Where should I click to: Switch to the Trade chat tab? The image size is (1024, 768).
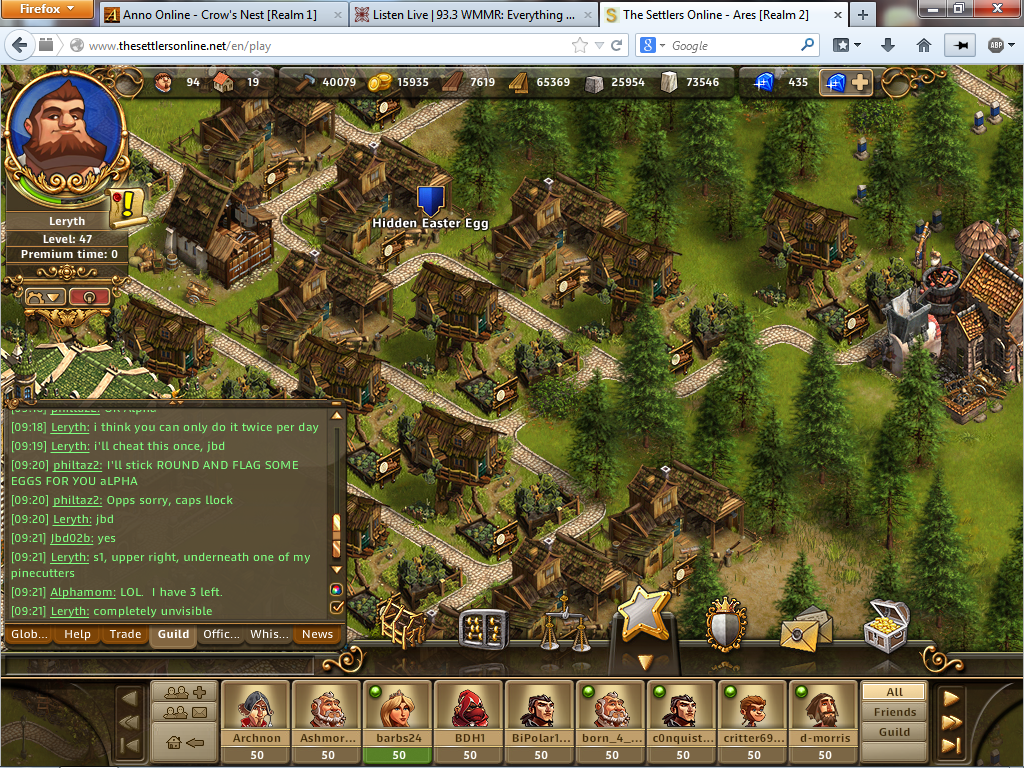pyautogui.click(x=125, y=634)
